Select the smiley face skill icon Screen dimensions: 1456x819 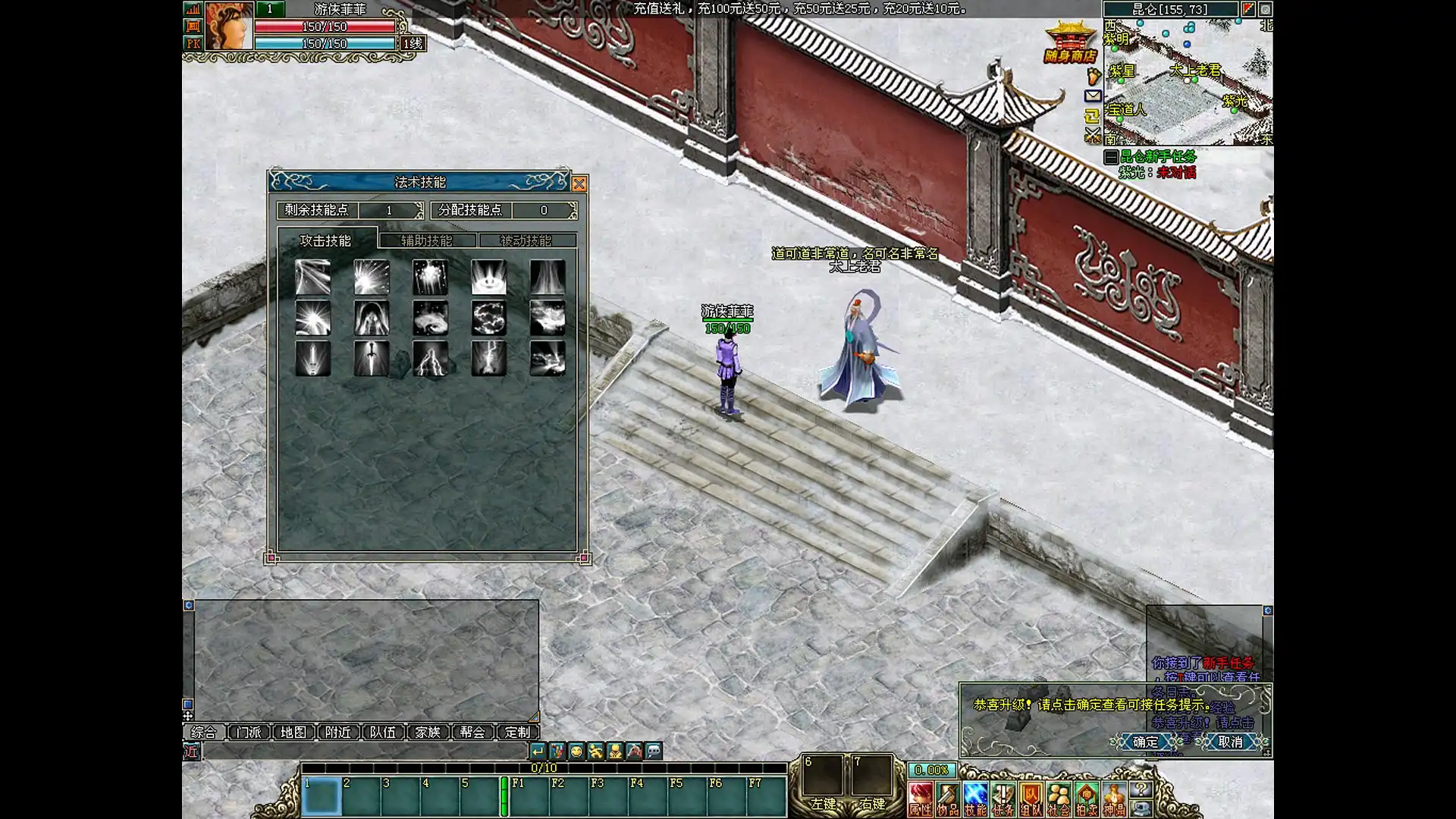tap(488, 278)
